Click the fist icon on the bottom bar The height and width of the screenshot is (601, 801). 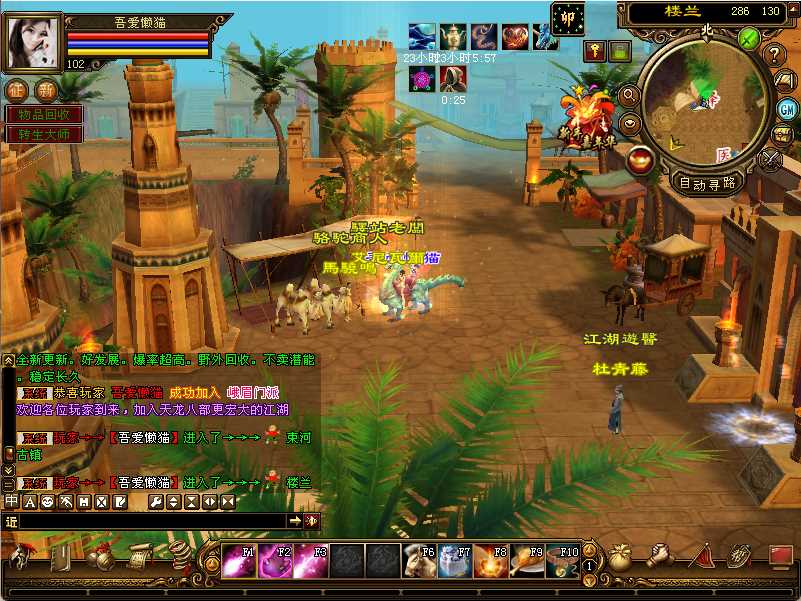[659, 556]
